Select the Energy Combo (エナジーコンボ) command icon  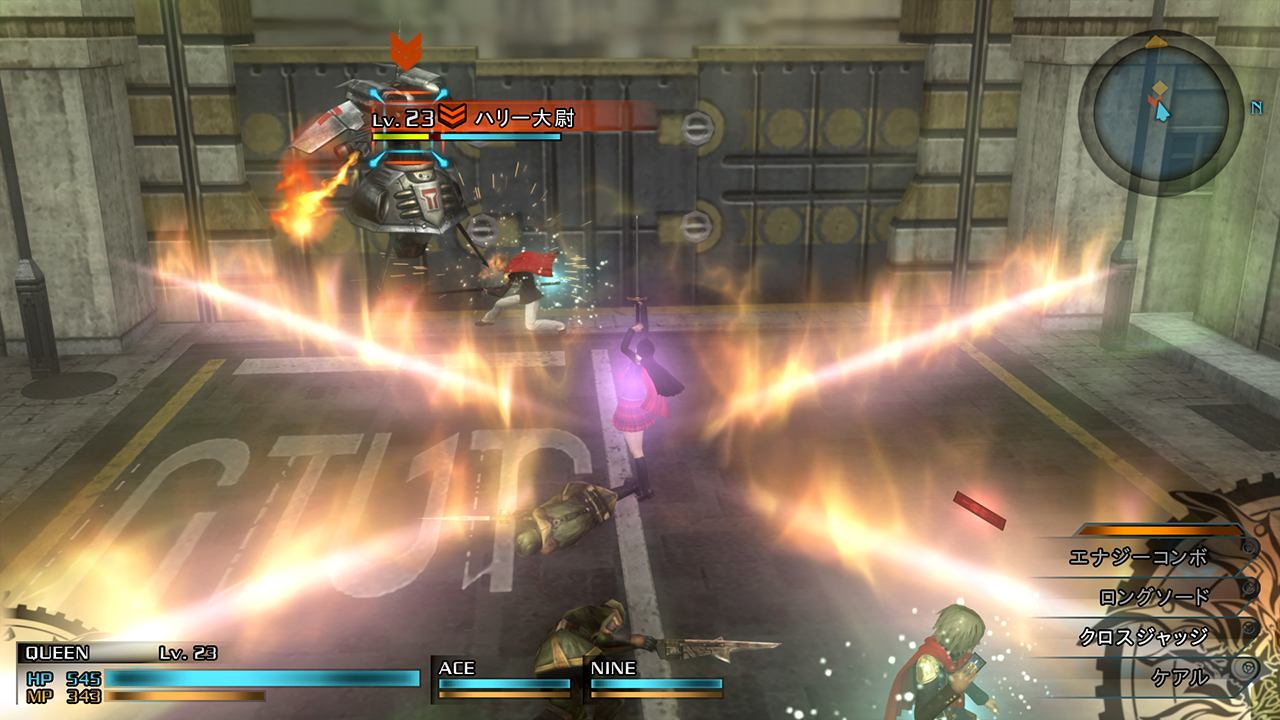pos(1249,549)
